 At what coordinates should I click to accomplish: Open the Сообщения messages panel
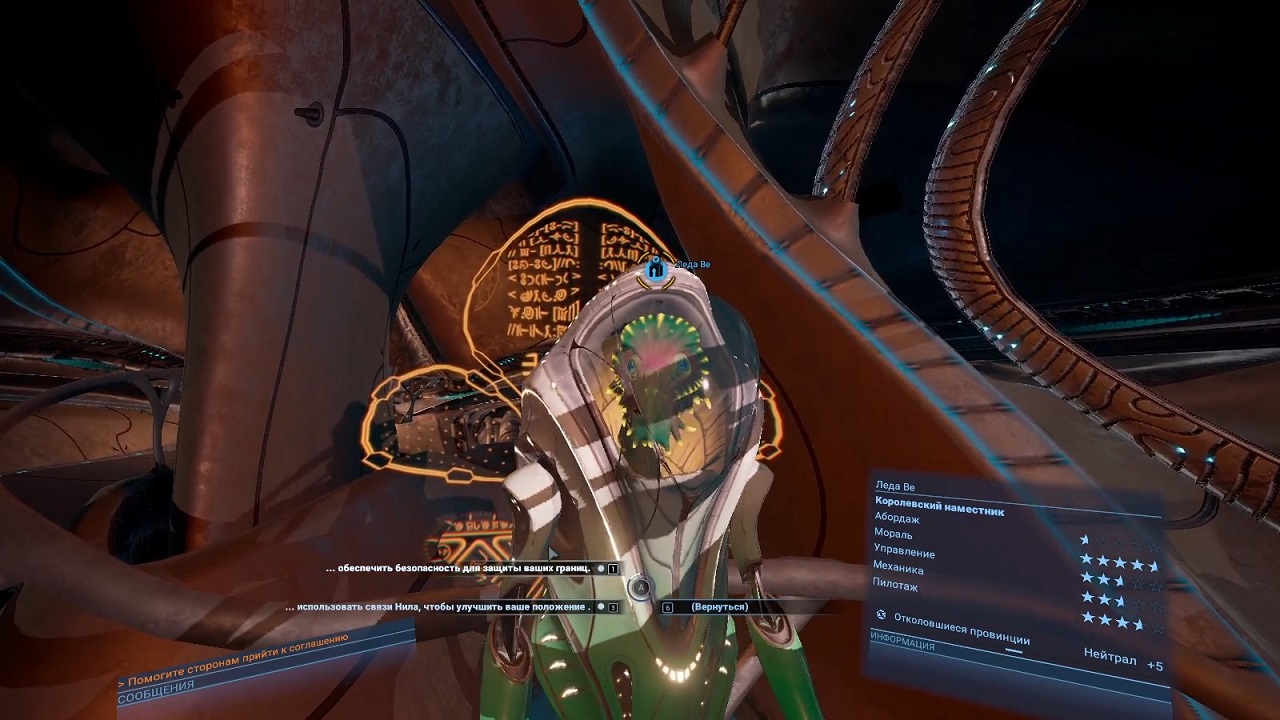(156, 691)
